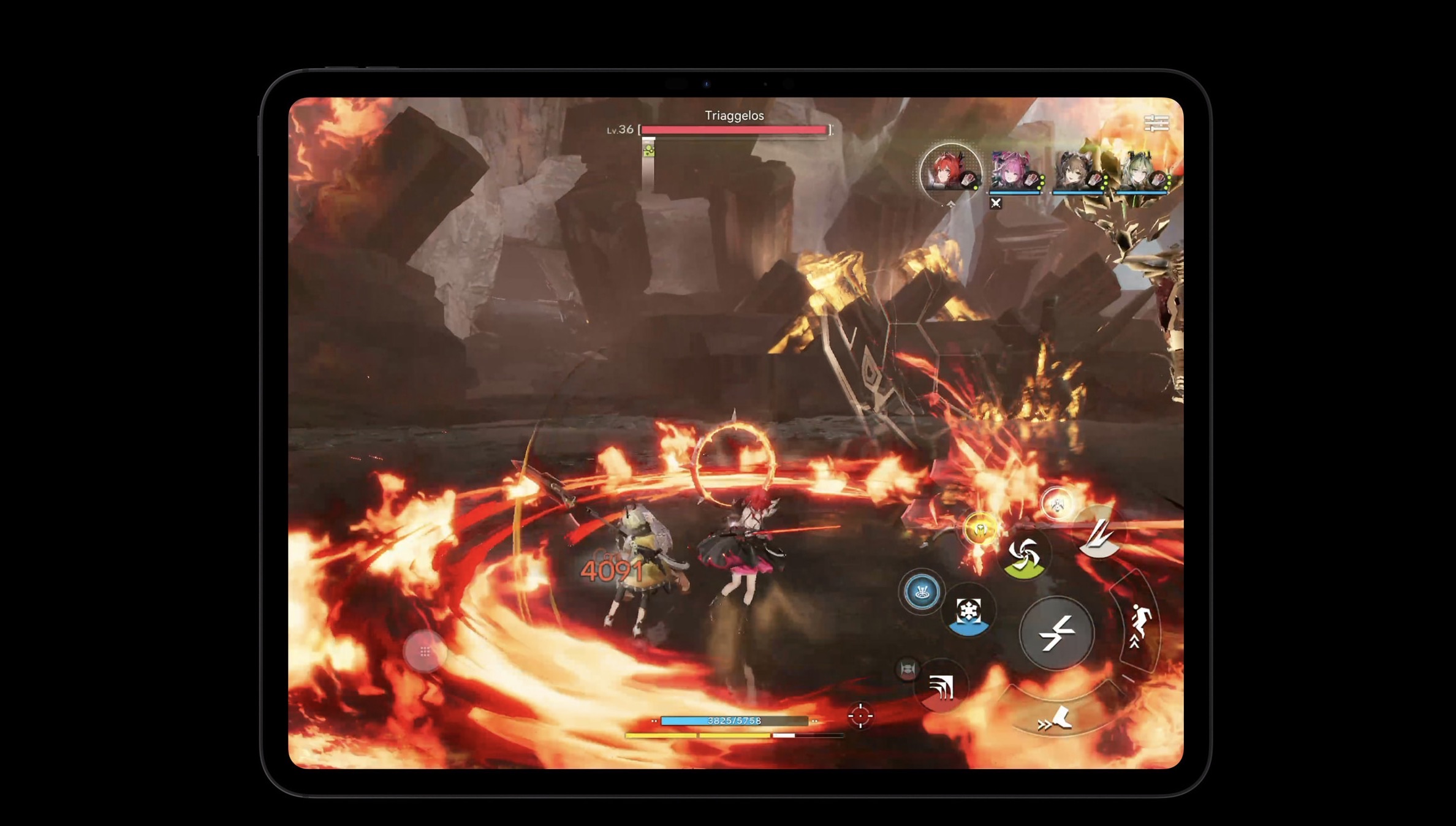Switch to the pink-haired party member
Image resolution: width=1456 pixels, height=826 pixels.
pyautogui.click(x=1014, y=172)
